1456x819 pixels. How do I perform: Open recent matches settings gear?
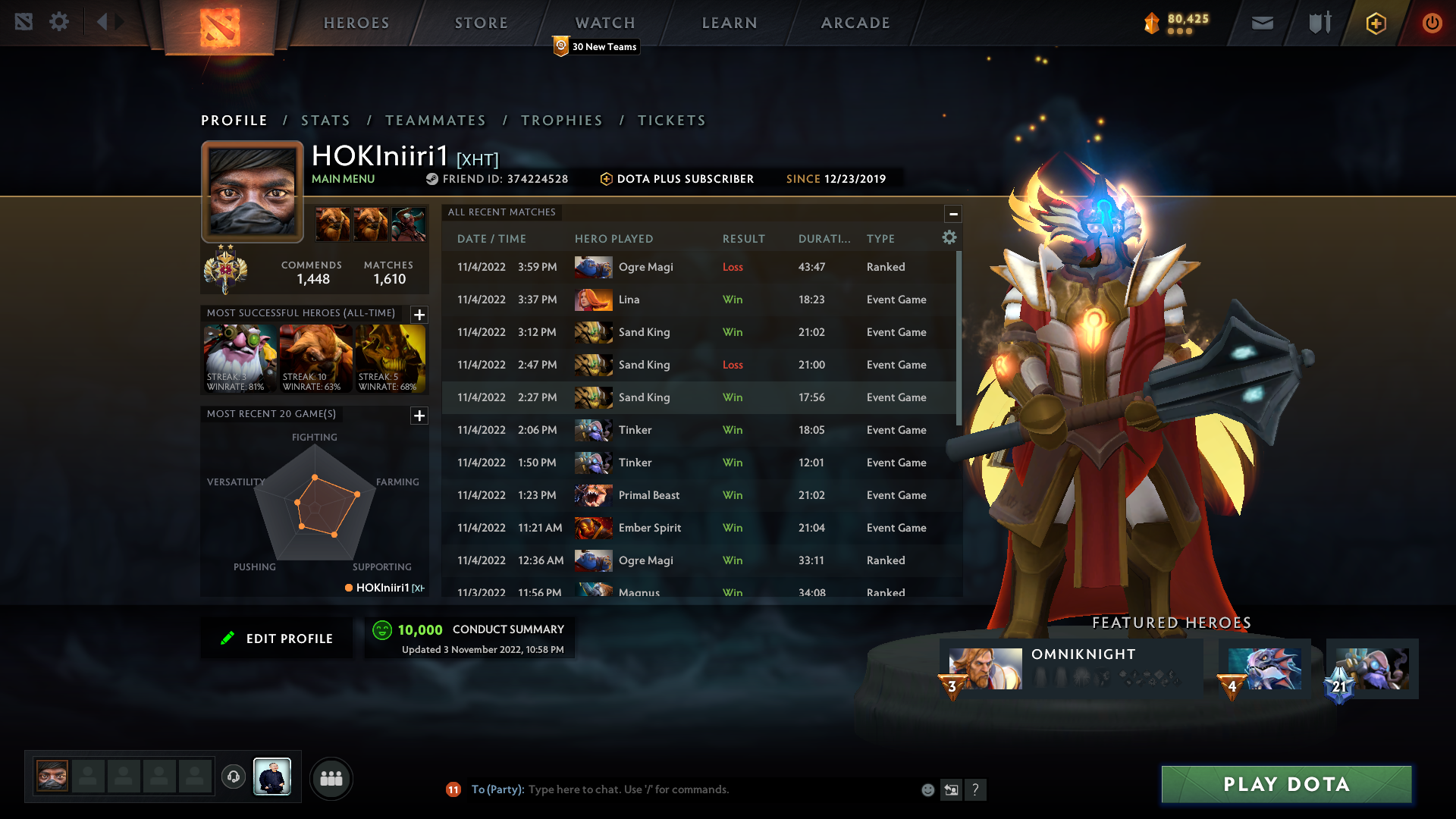coord(949,237)
